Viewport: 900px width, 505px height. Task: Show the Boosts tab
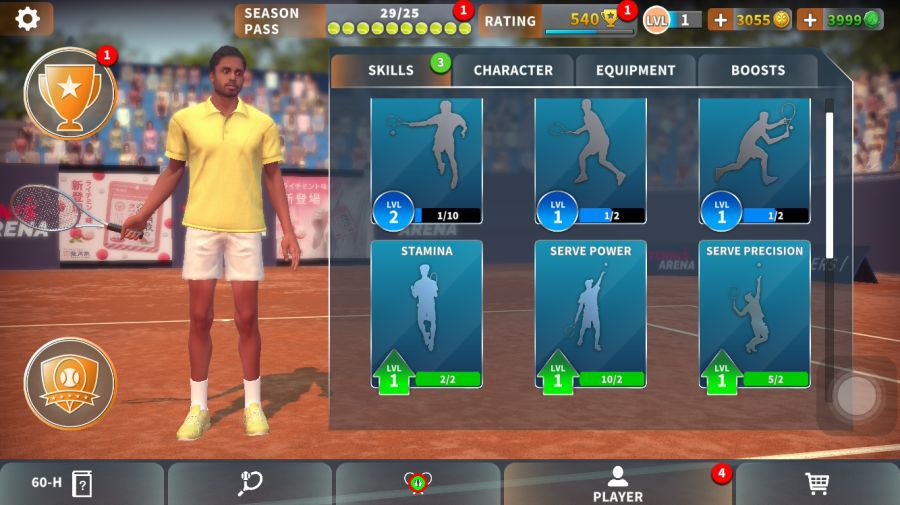[758, 71]
